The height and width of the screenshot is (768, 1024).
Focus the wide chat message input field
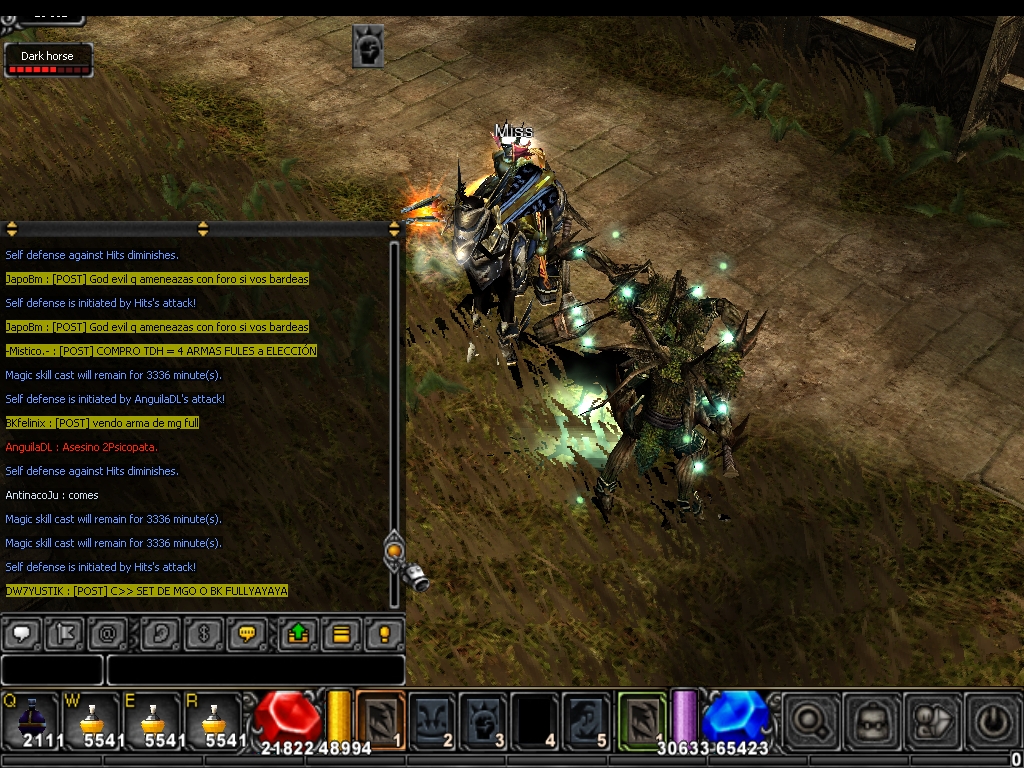pyautogui.click(x=255, y=670)
